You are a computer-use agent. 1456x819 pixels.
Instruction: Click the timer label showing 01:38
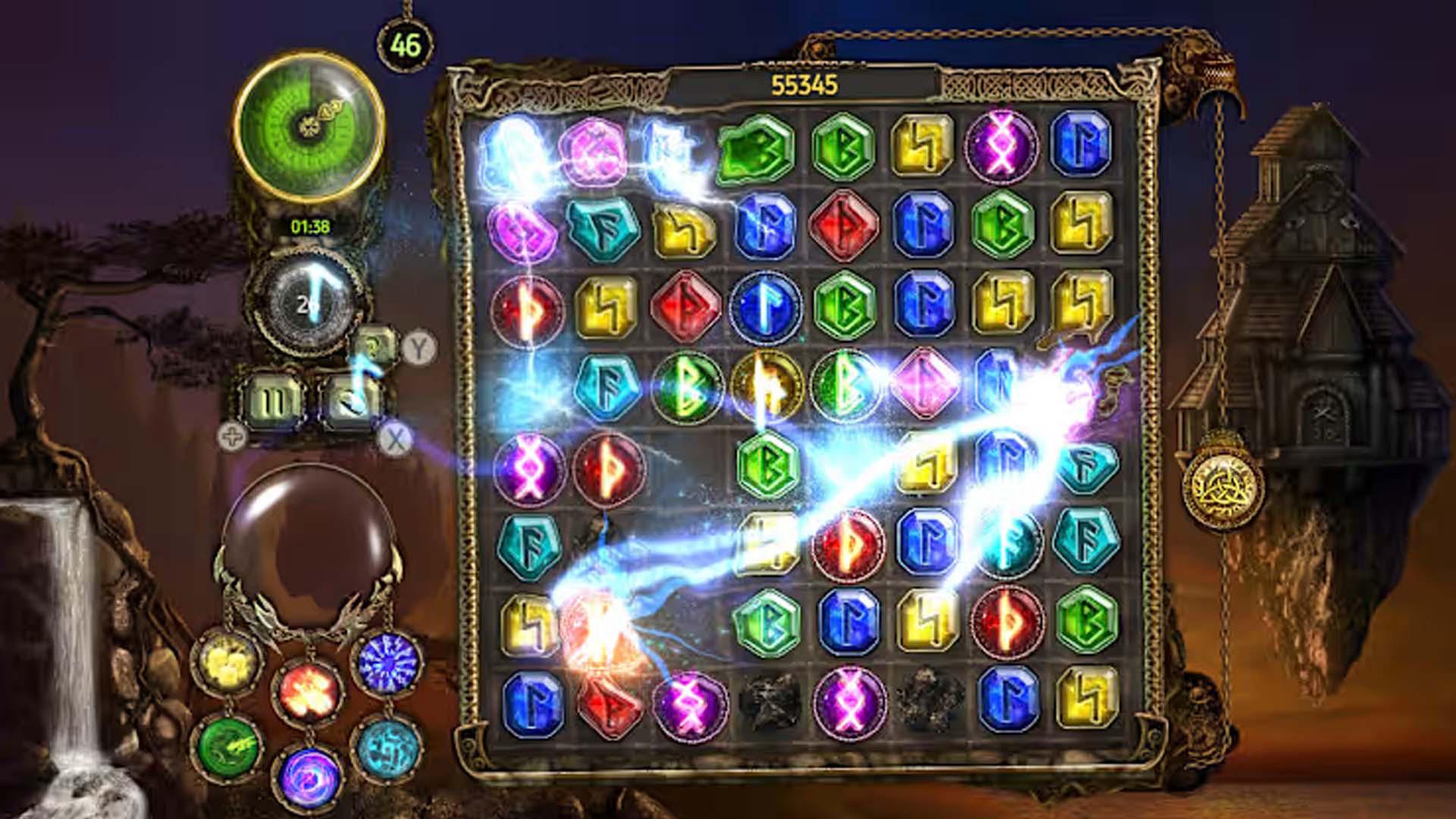click(309, 225)
